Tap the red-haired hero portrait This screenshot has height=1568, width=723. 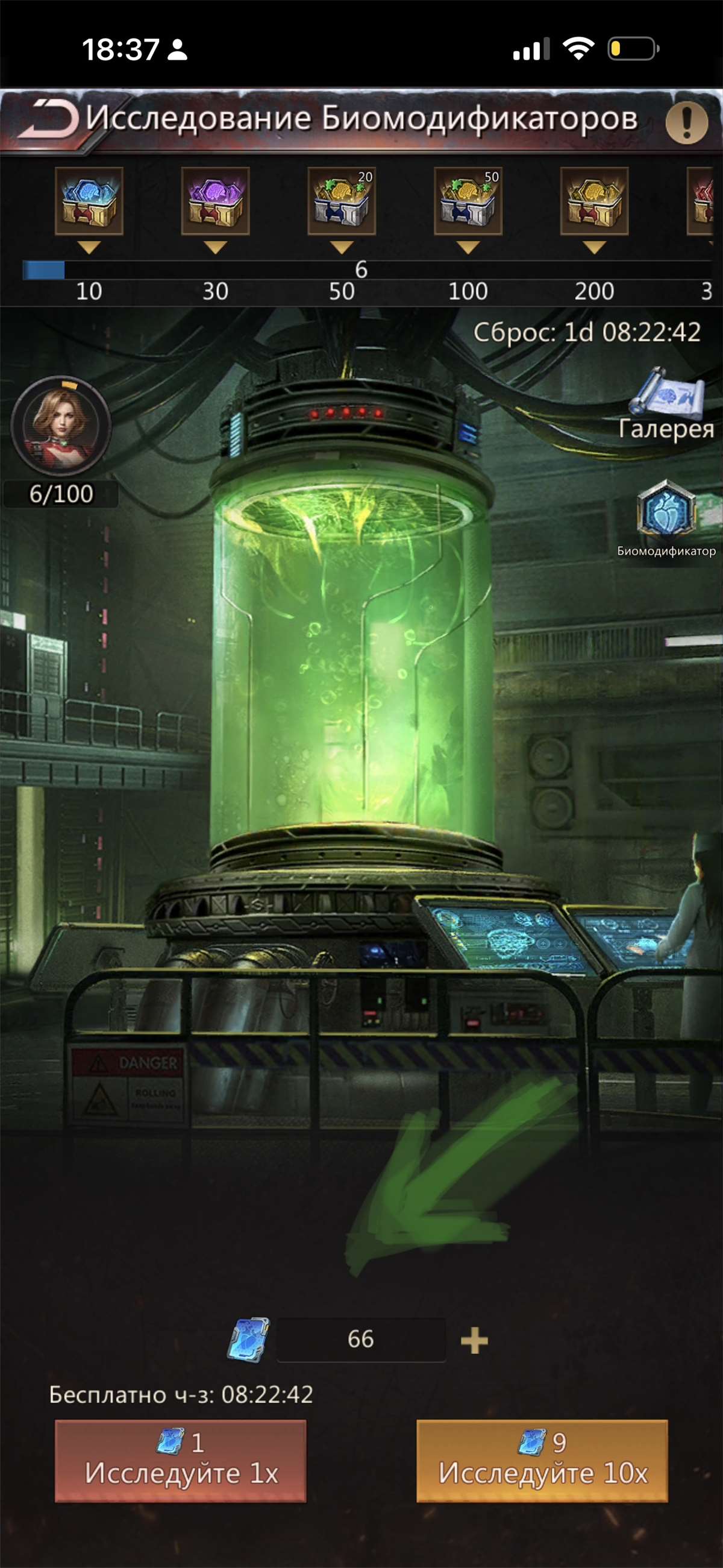(x=61, y=425)
